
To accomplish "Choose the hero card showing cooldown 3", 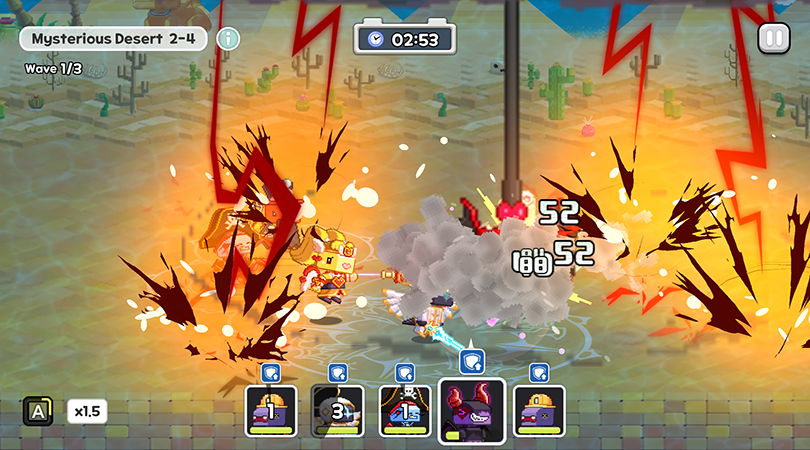I will click(x=337, y=411).
